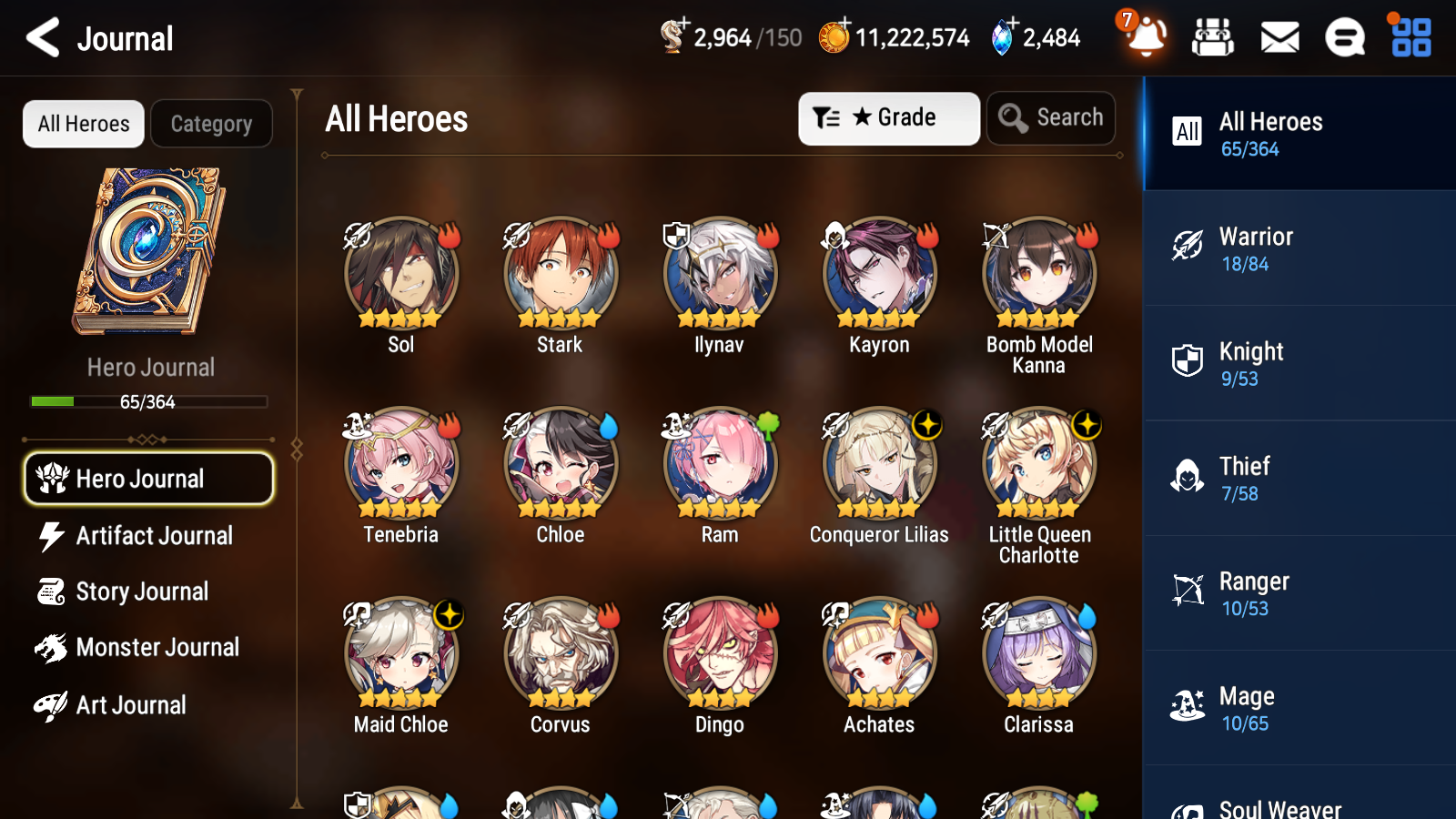The image size is (1456, 819).
Task: Open the chat bubble icon
Action: pyautogui.click(x=1344, y=38)
